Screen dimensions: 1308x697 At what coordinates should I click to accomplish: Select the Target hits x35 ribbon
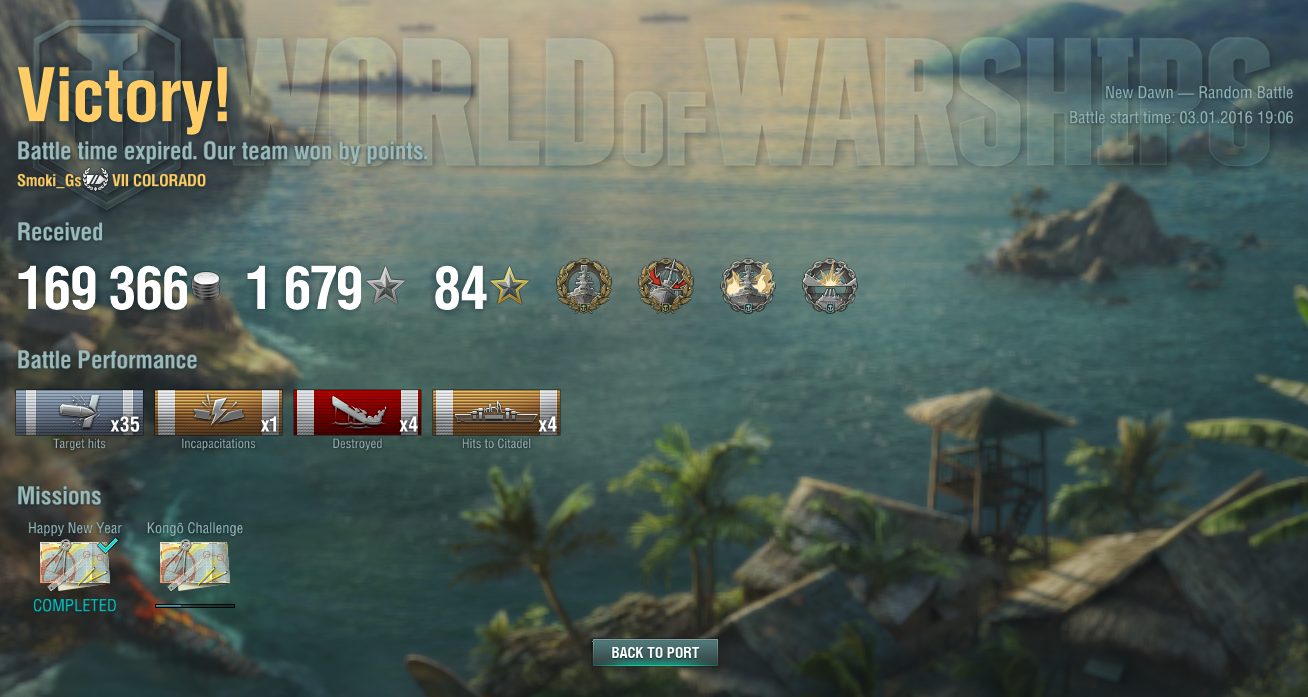pyautogui.click(x=79, y=412)
